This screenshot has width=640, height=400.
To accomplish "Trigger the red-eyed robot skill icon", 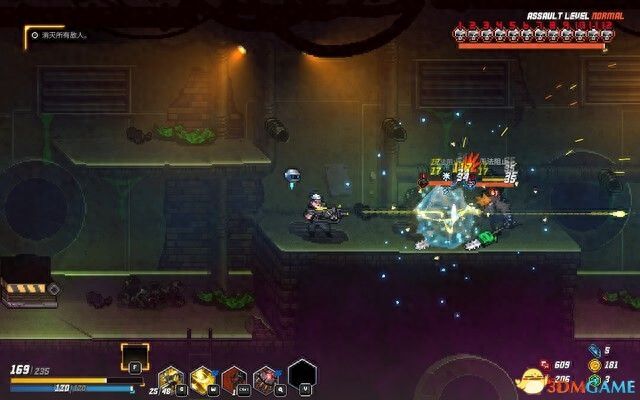I will coord(266,378).
